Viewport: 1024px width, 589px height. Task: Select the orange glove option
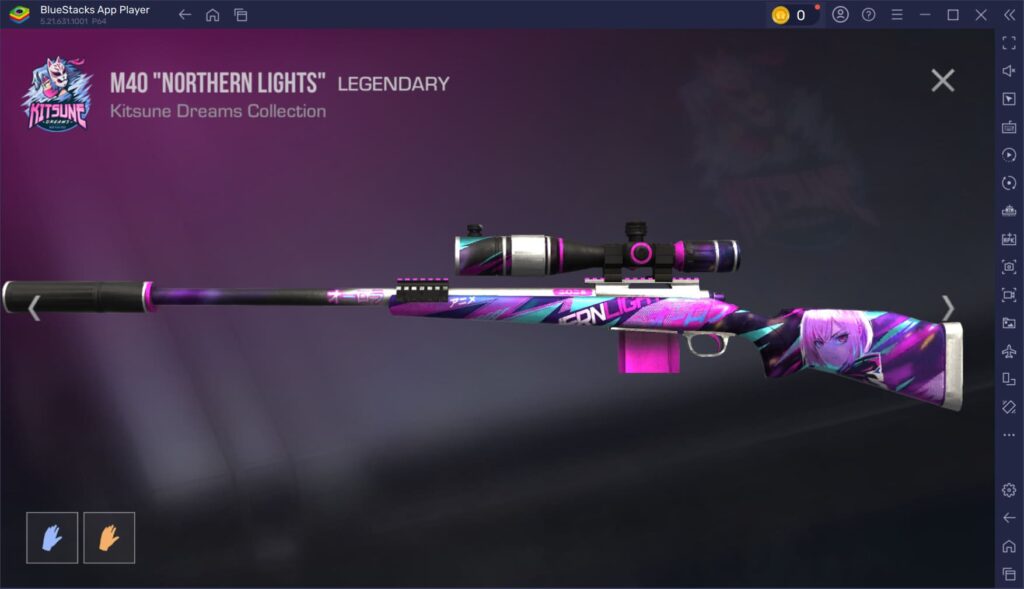click(109, 538)
